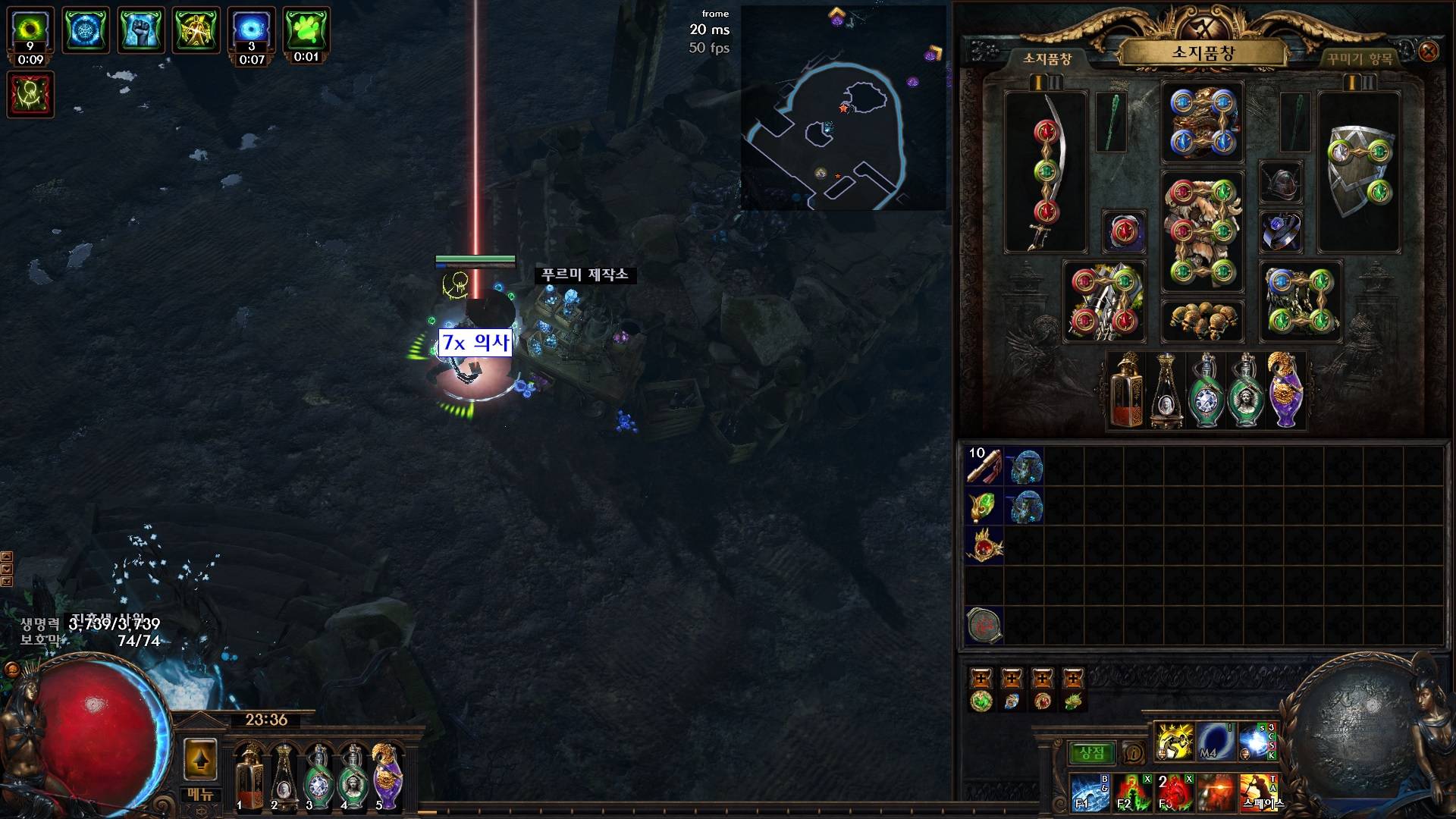Use the purple gold-ornate flask on hotbar
The width and height of the screenshot is (1456, 819).
tap(386, 776)
